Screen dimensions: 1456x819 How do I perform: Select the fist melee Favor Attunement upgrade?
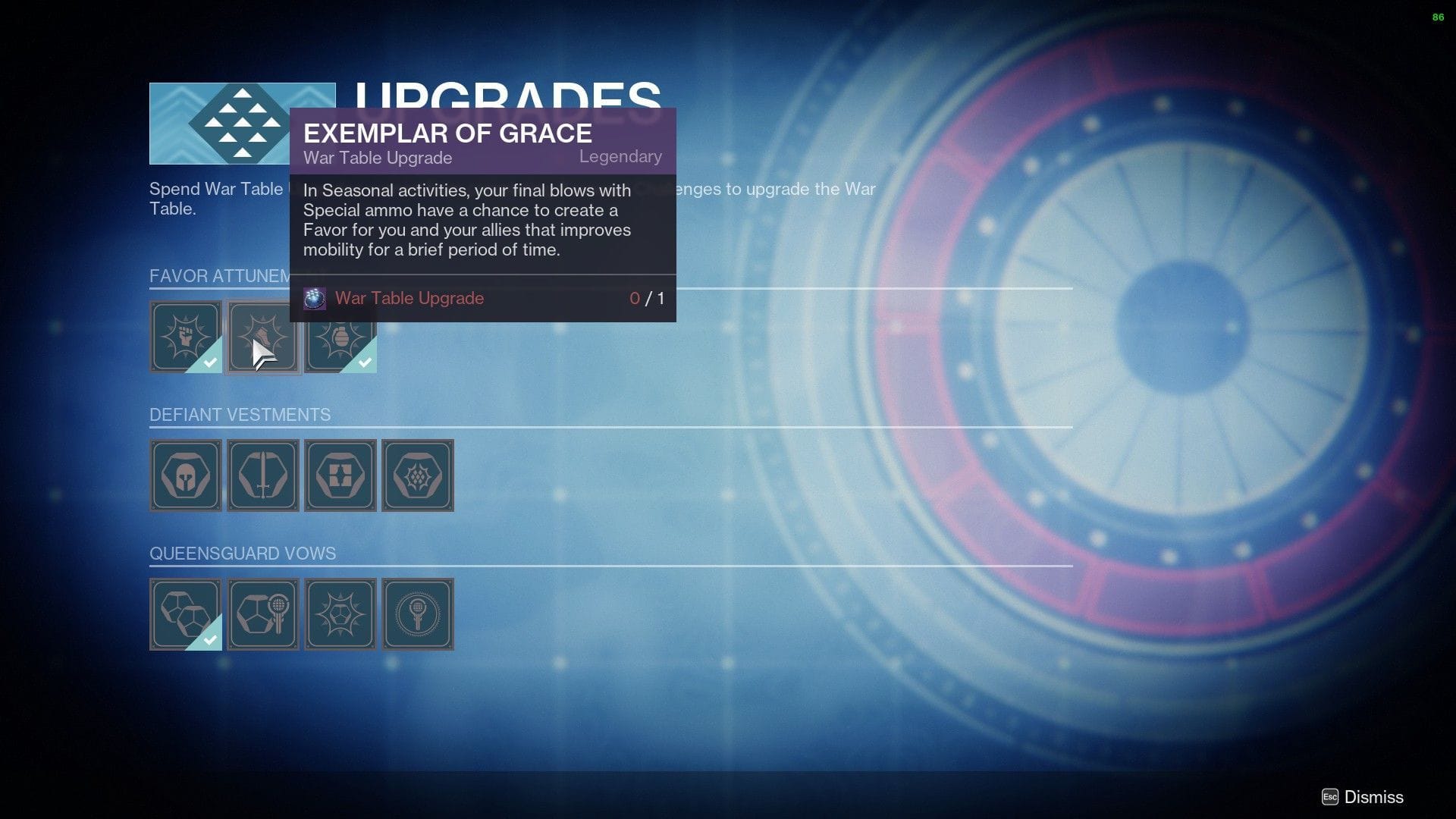[186, 336]
